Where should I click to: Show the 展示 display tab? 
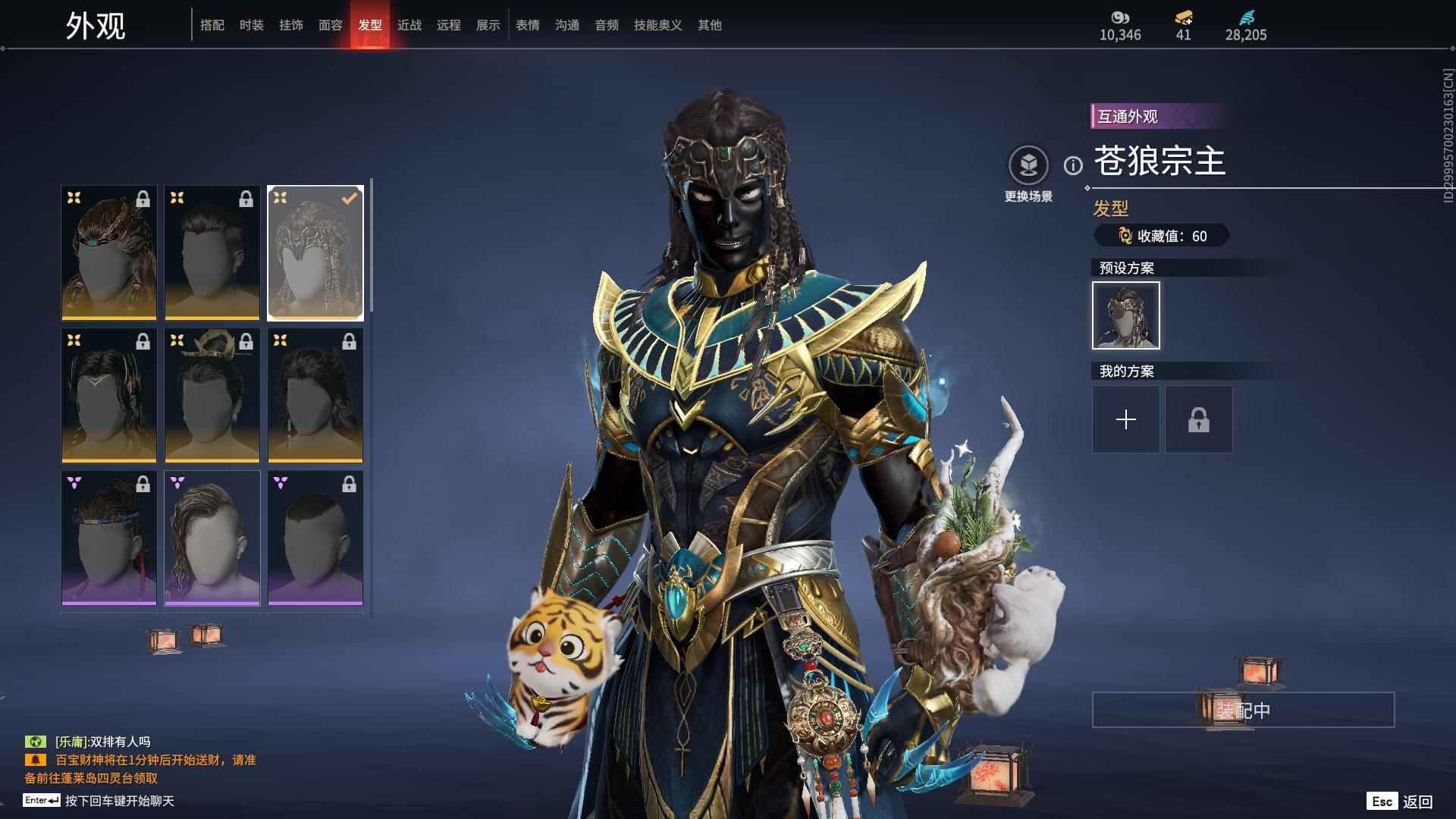(x=488, y=25)
